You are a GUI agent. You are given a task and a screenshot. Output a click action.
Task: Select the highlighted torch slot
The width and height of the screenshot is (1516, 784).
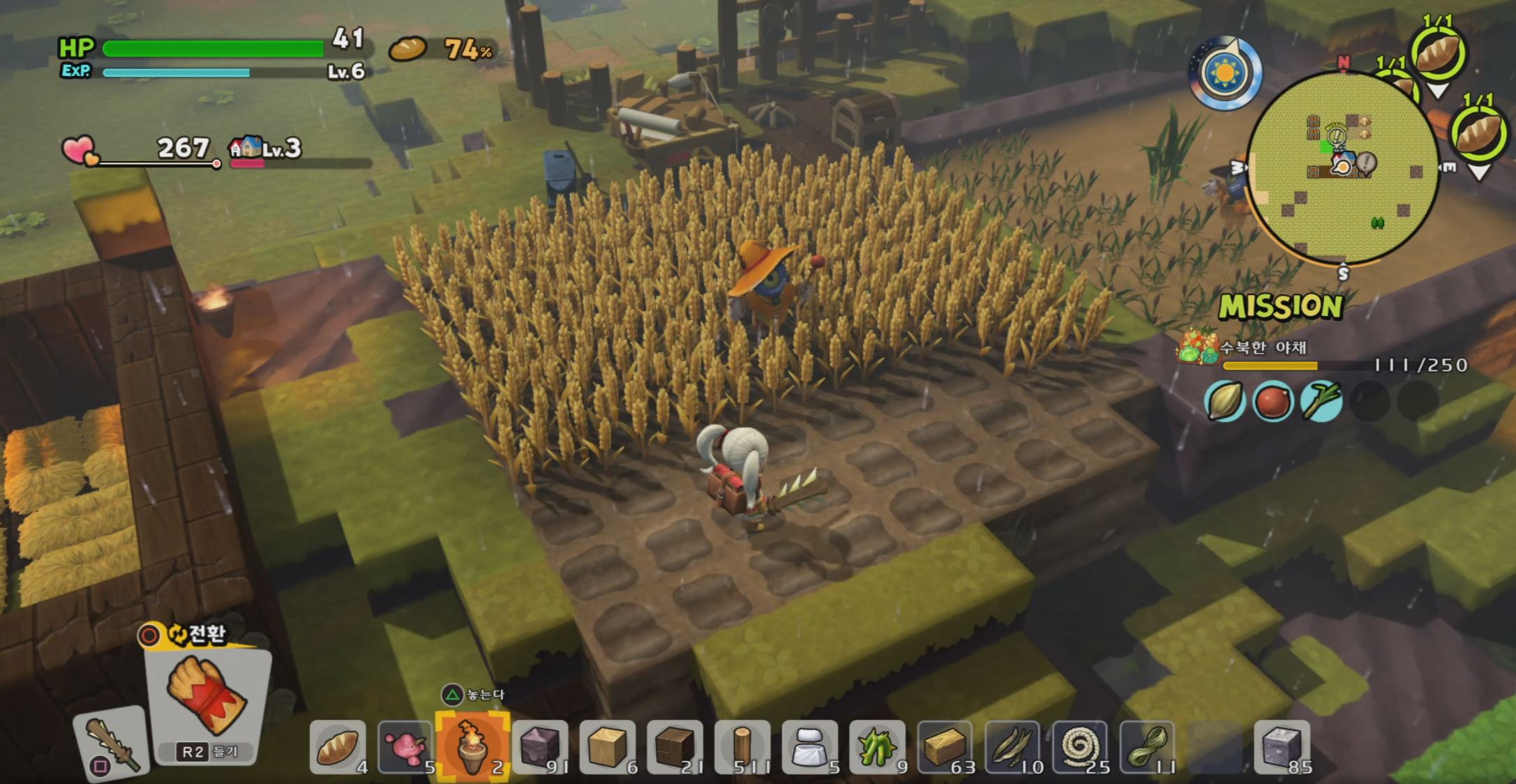472,746
